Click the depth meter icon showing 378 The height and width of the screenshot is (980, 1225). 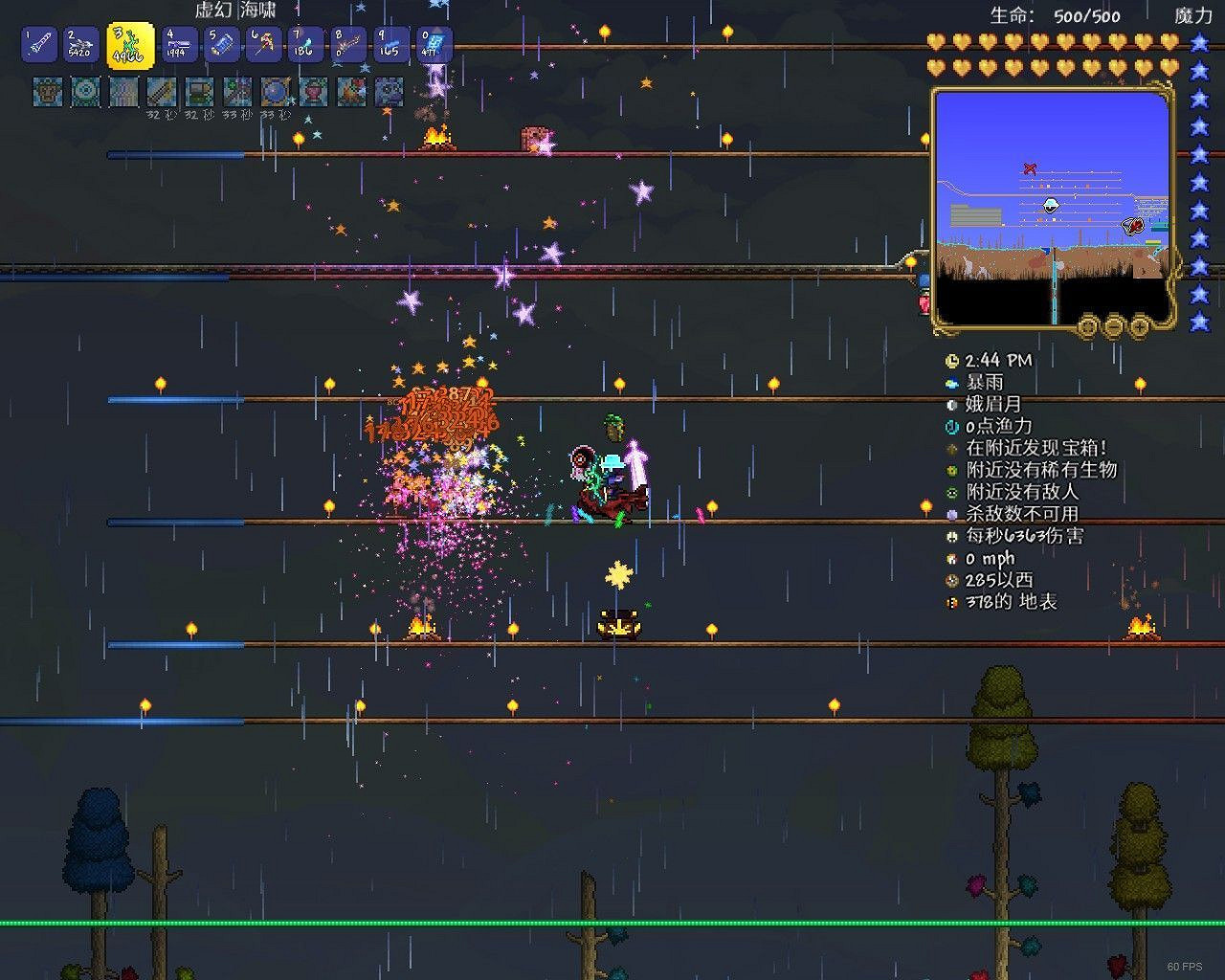tap(950, 603)
